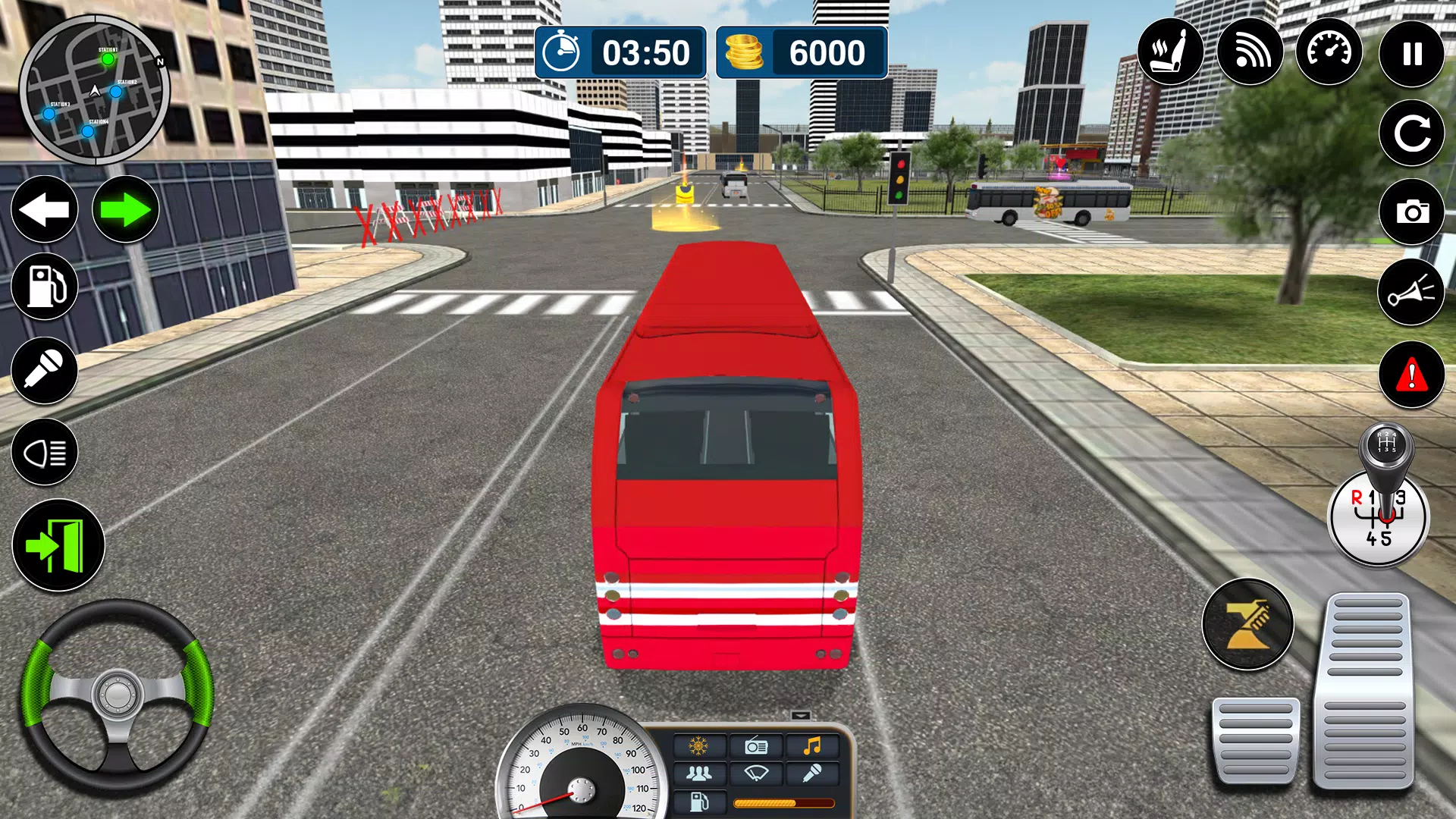This screenshot has width=1456, height=819.
Task: Open the speedometer display option
Action: (x=1329, y=51)
